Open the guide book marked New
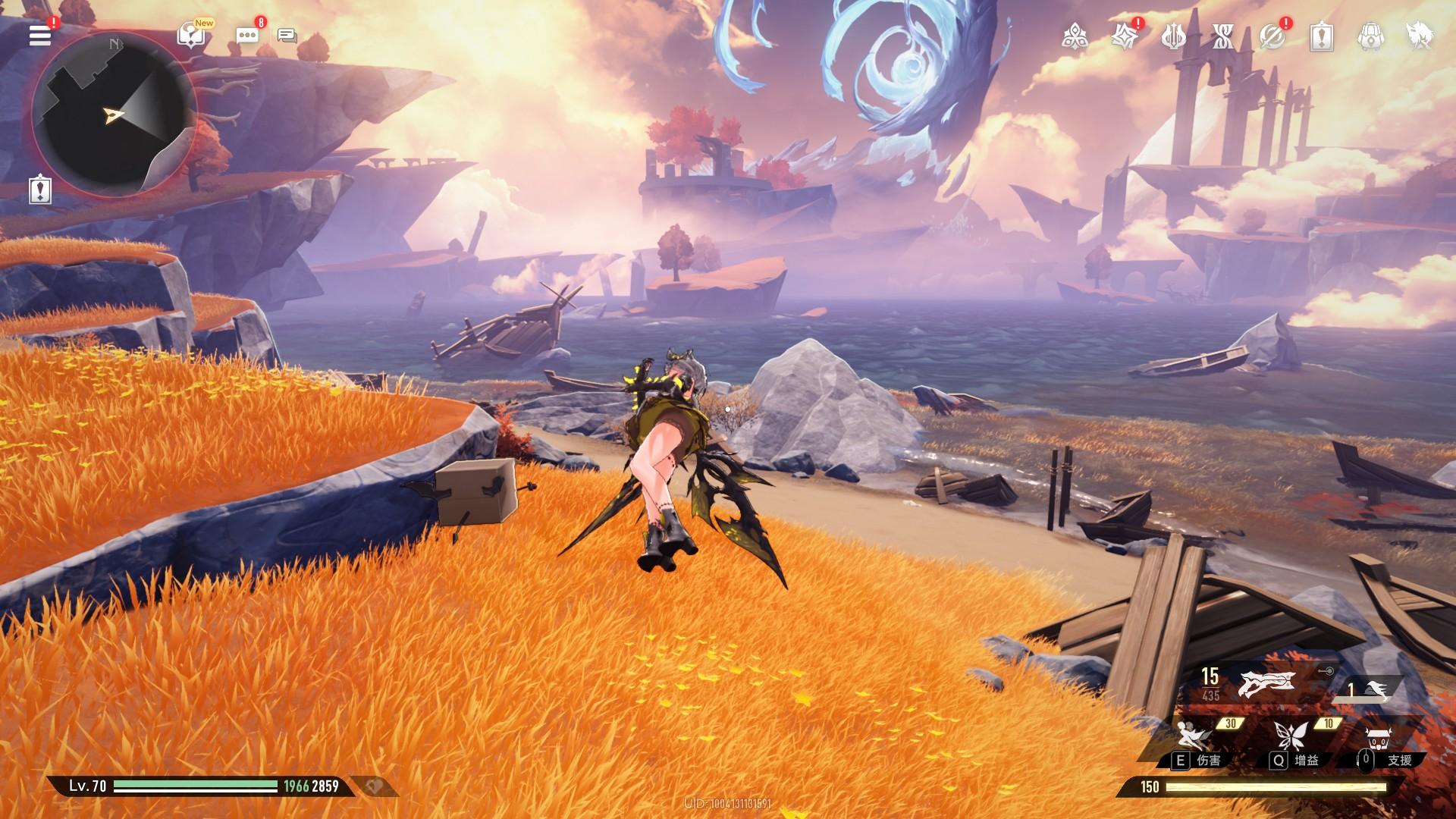The height and width of the screenshot is (819, 1456). point(190,35)
